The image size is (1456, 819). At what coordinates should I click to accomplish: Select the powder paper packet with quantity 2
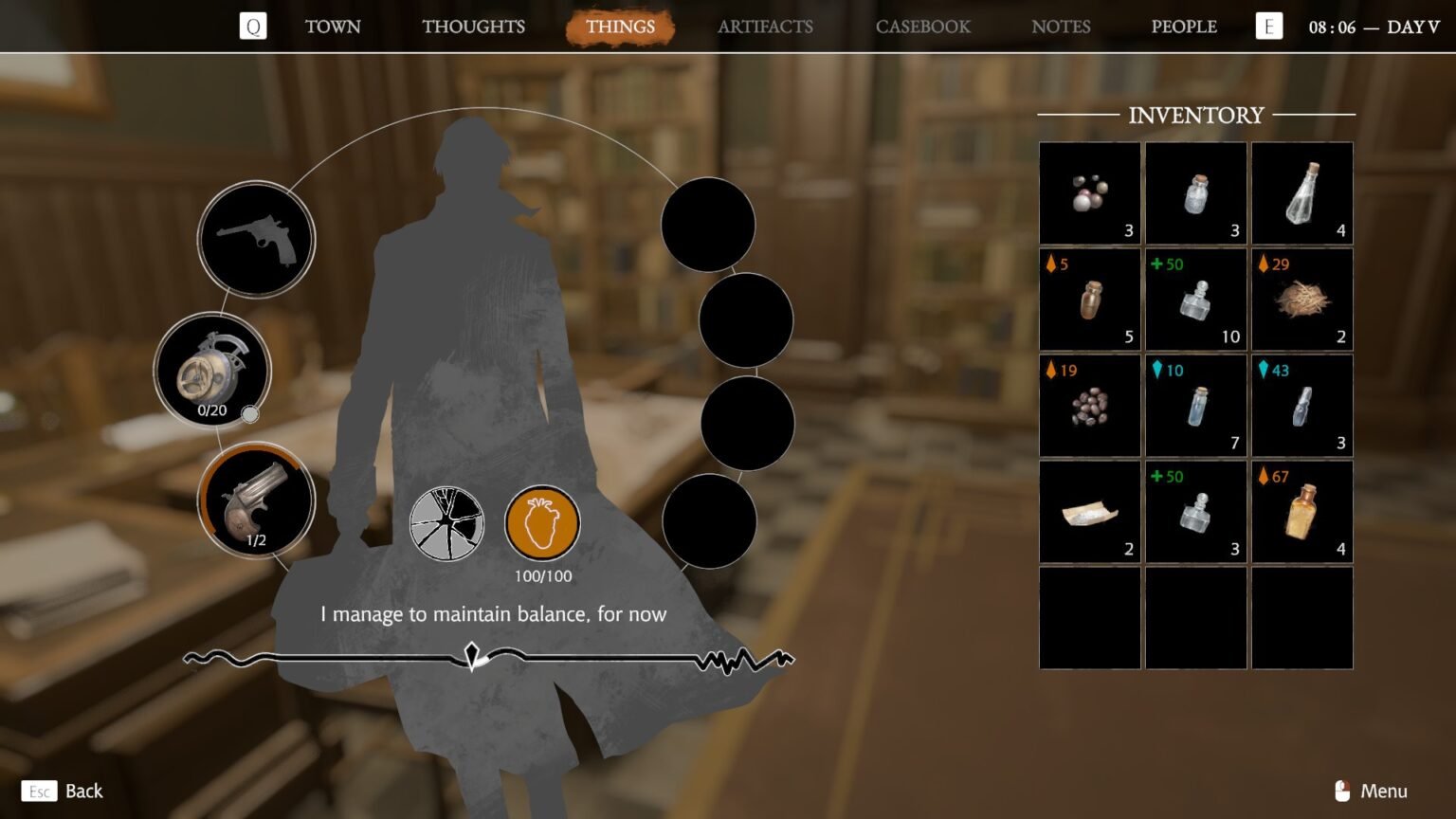(x=1088, y=512)
